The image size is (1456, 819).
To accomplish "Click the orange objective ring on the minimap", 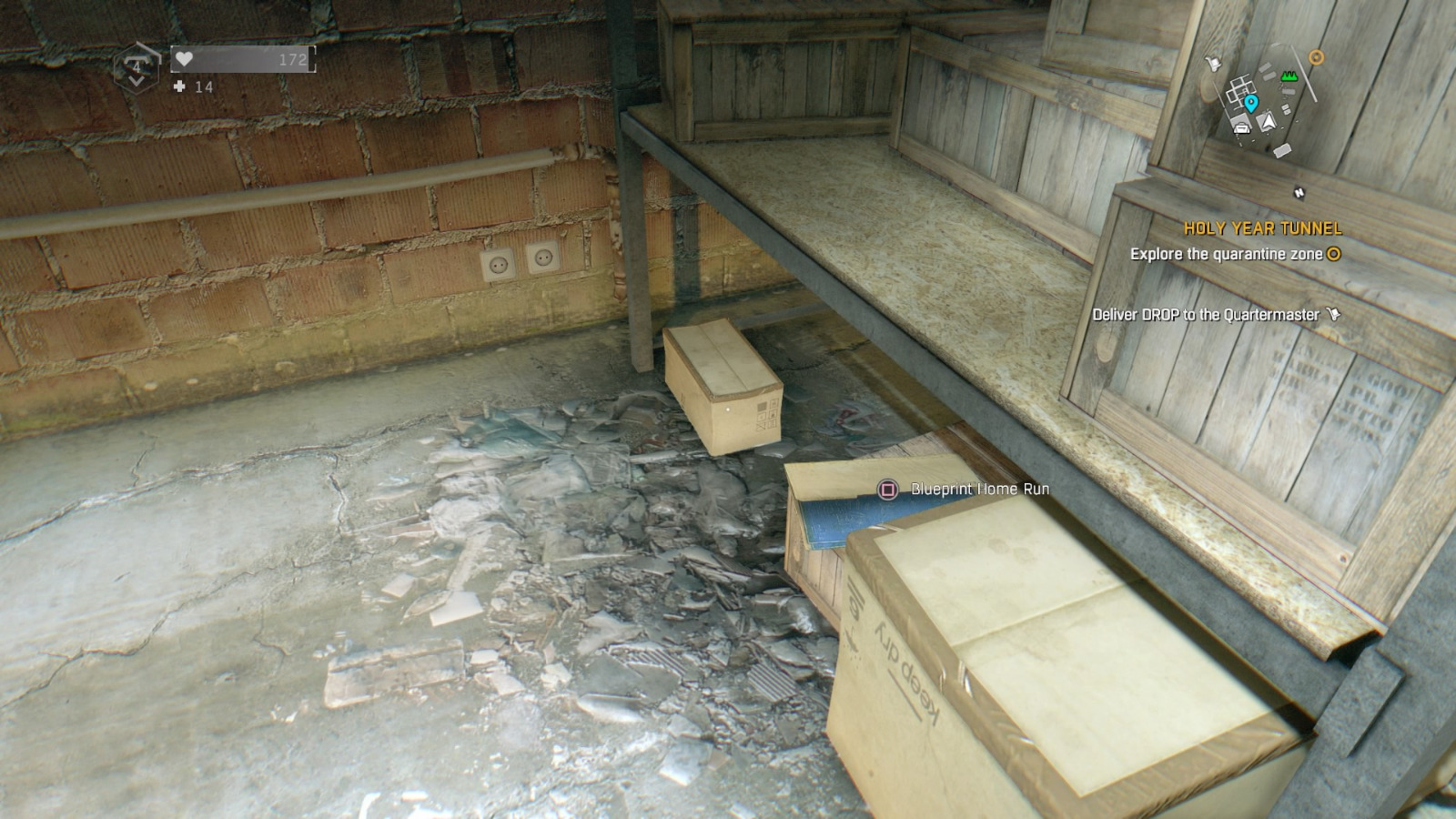I will (1316, 56).
